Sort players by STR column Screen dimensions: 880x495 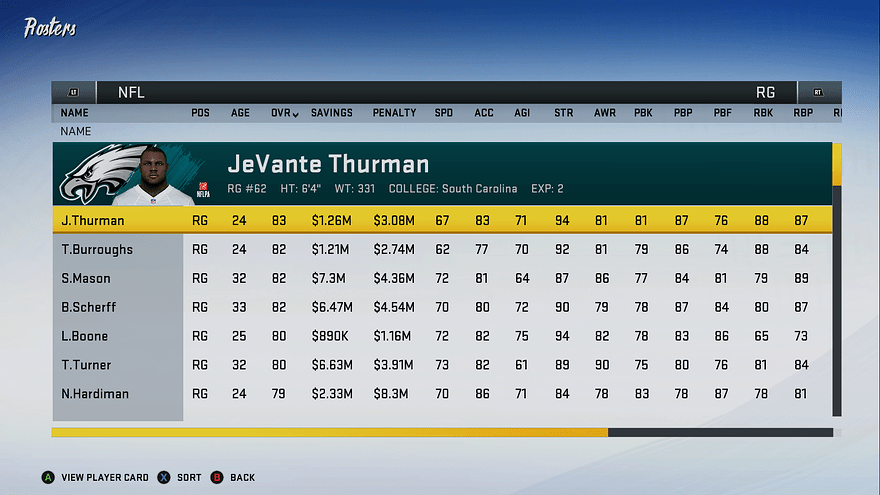(564, 113)
